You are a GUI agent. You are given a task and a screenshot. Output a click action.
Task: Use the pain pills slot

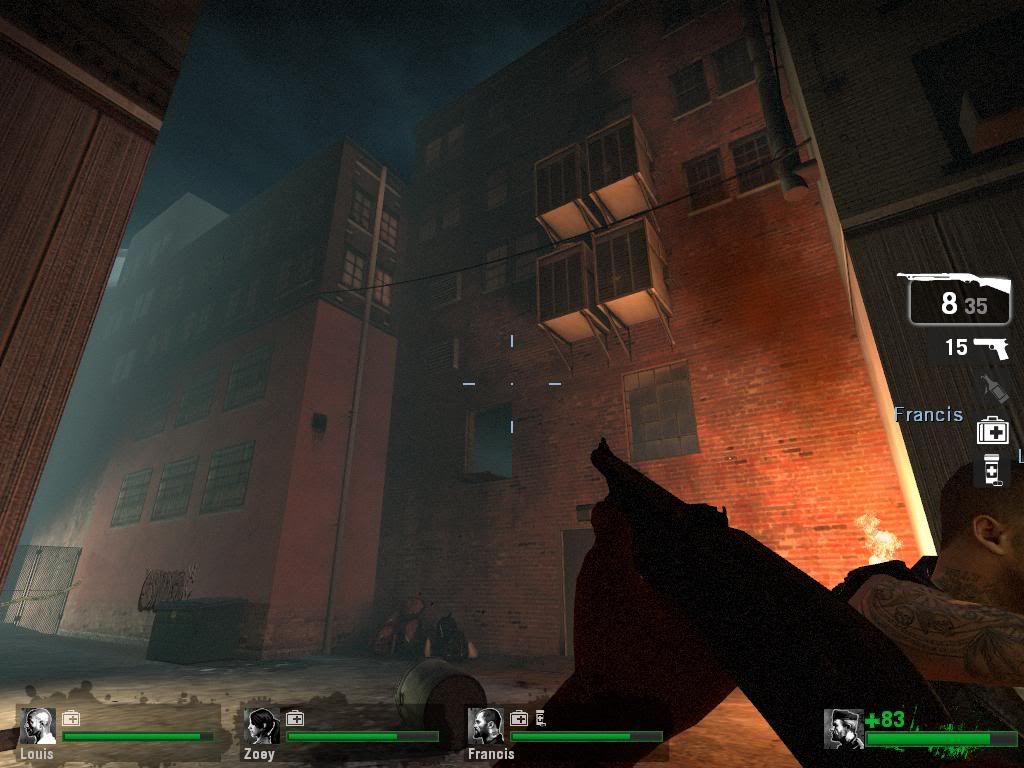(x=992, y=470)
